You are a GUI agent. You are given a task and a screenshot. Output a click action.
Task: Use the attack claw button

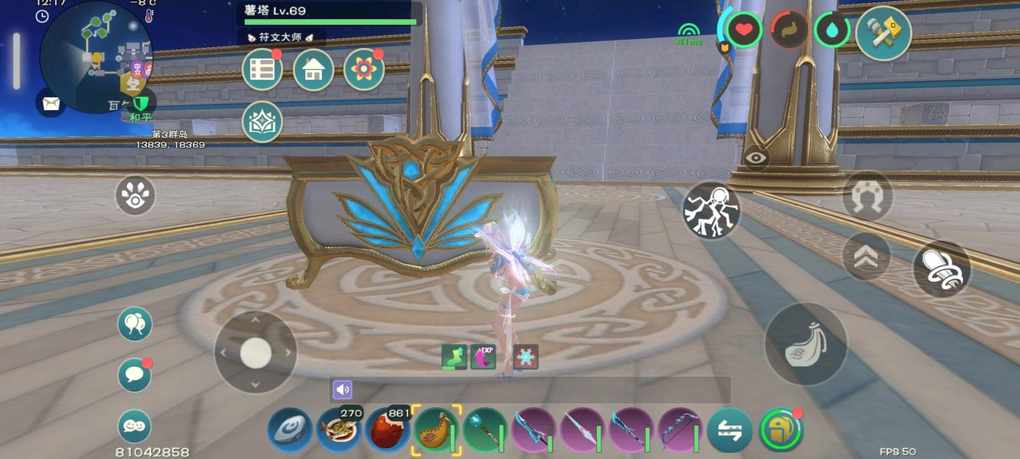coord(806,344)
